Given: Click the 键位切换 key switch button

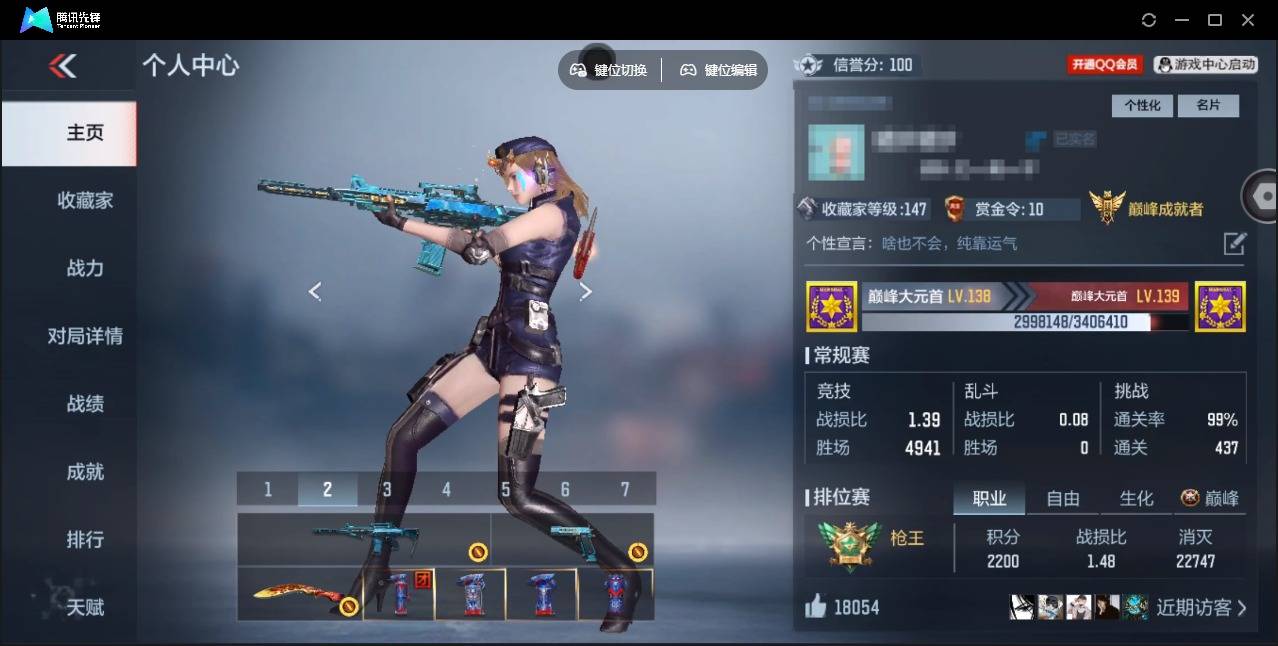Looking at the screenshot, I should 609,70.
